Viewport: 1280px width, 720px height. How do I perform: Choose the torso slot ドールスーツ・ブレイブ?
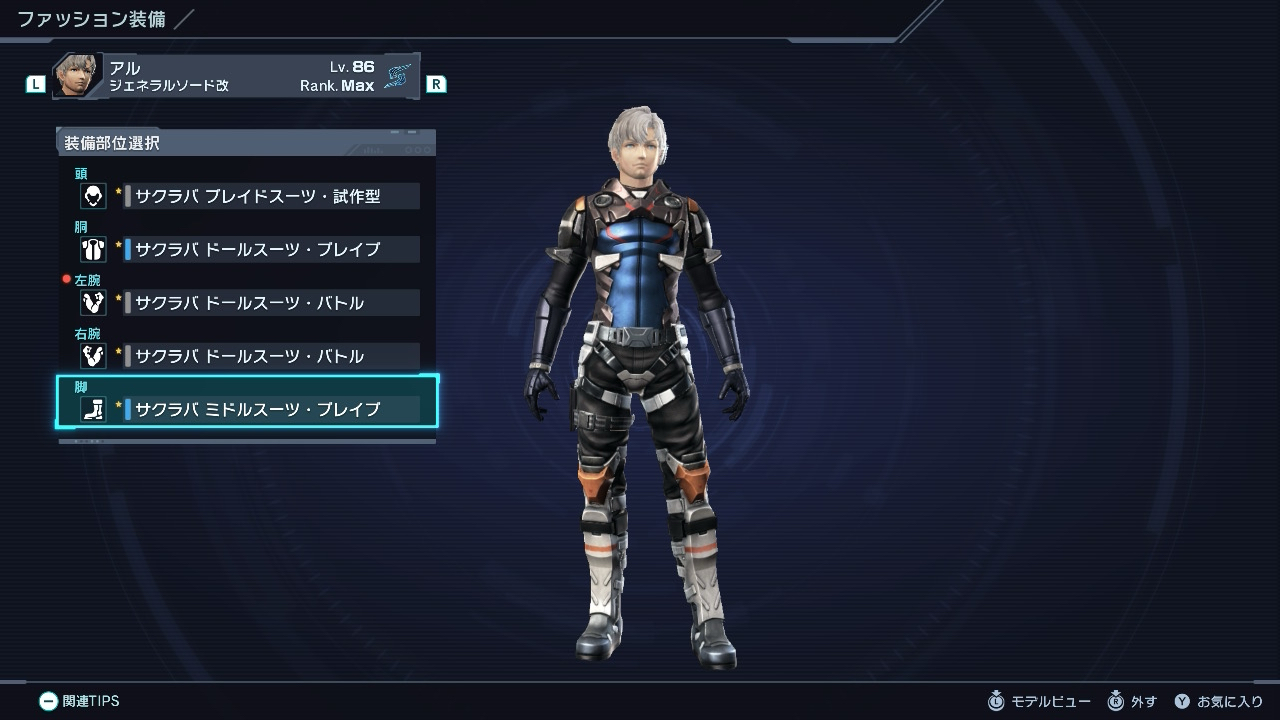coord(257,249)
